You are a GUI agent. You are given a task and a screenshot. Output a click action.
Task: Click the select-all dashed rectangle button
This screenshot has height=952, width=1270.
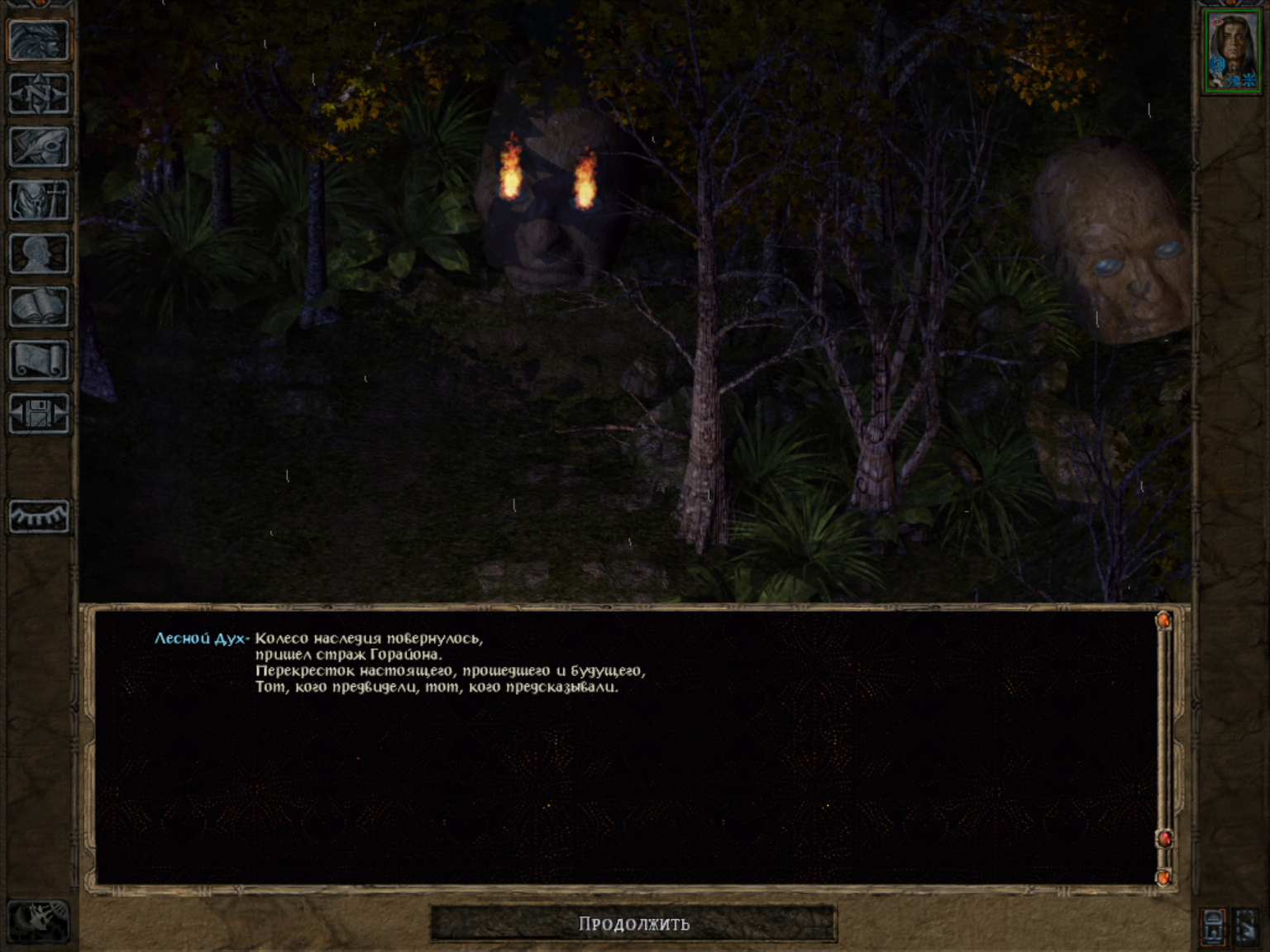click(x=1247, y=926)
